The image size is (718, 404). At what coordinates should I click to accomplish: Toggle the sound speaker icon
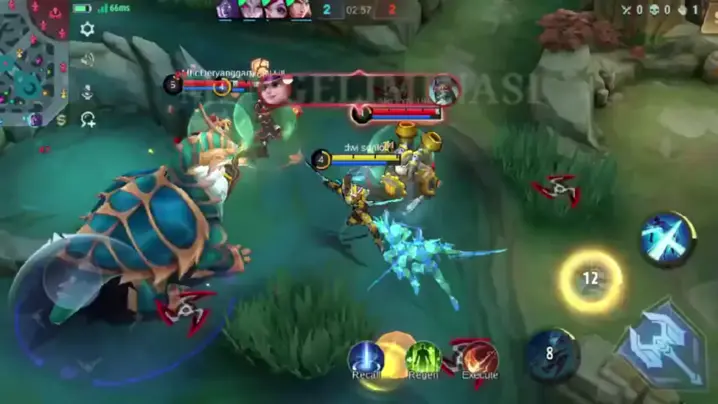point(87,60)
